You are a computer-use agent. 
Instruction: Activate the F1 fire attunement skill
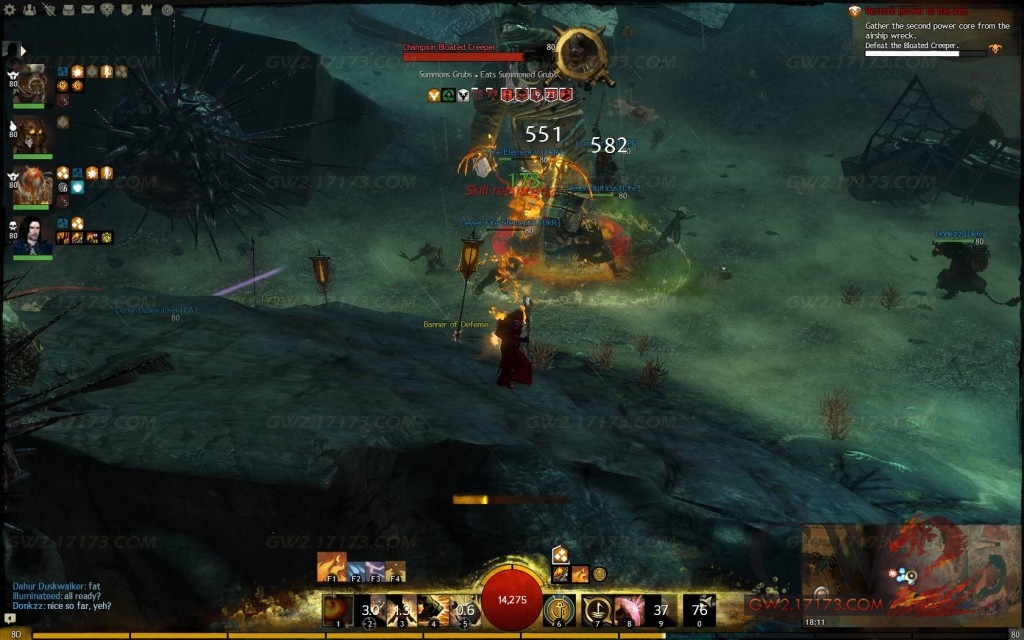coord(332,567)
